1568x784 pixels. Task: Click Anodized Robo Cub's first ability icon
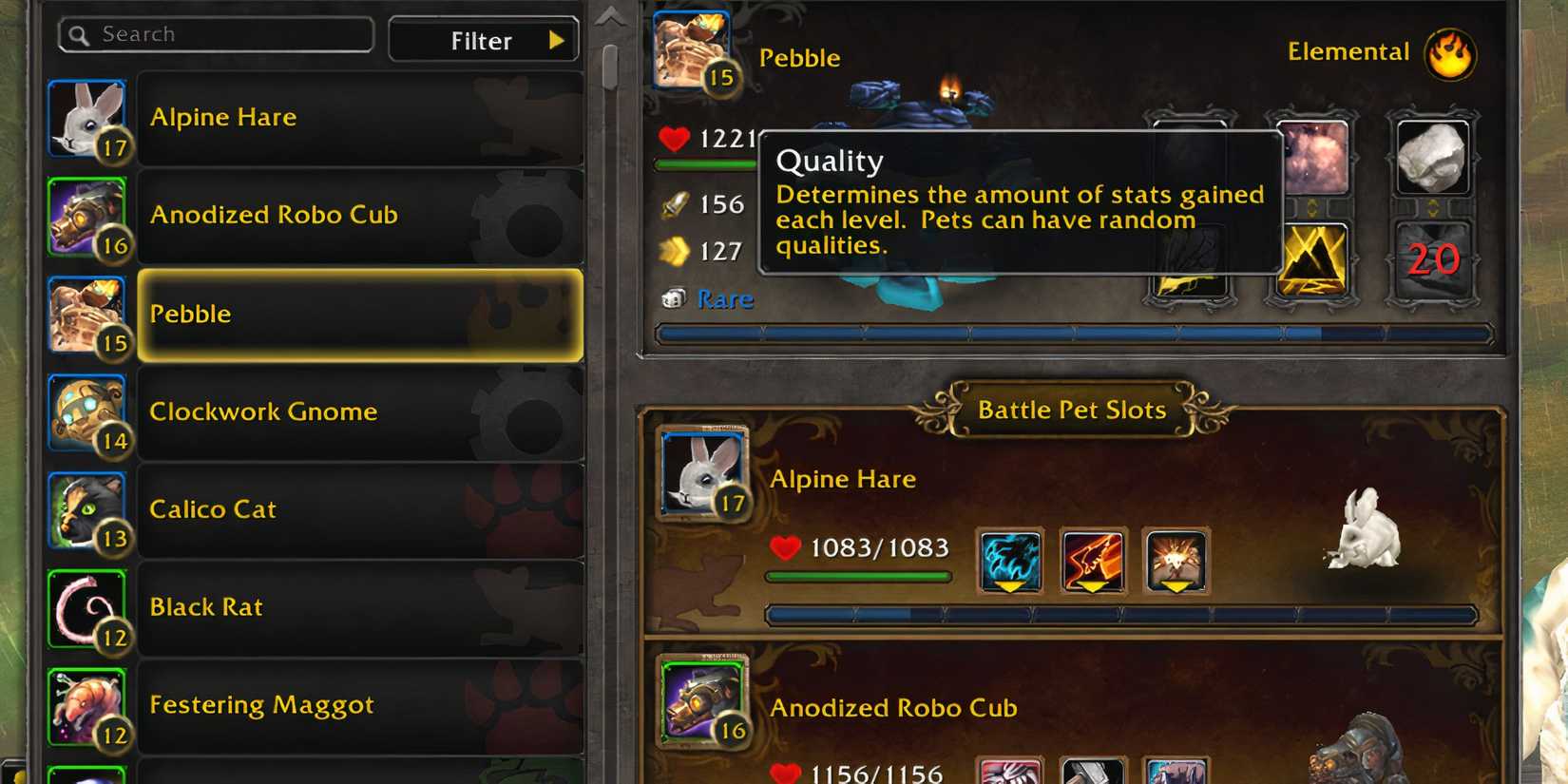coord(1009,772)
